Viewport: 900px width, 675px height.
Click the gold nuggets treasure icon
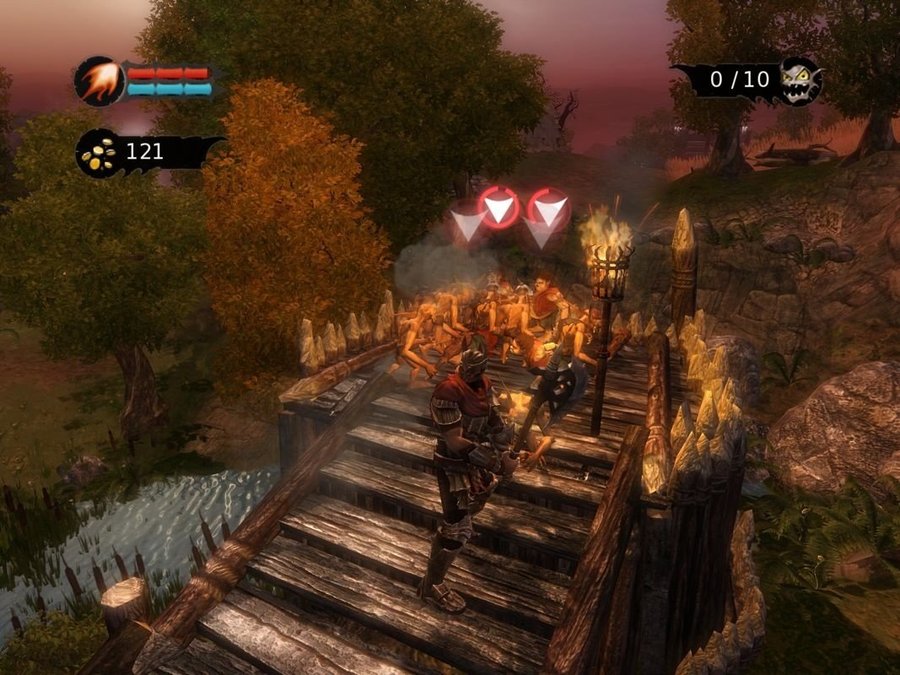(x=97, y=153)
